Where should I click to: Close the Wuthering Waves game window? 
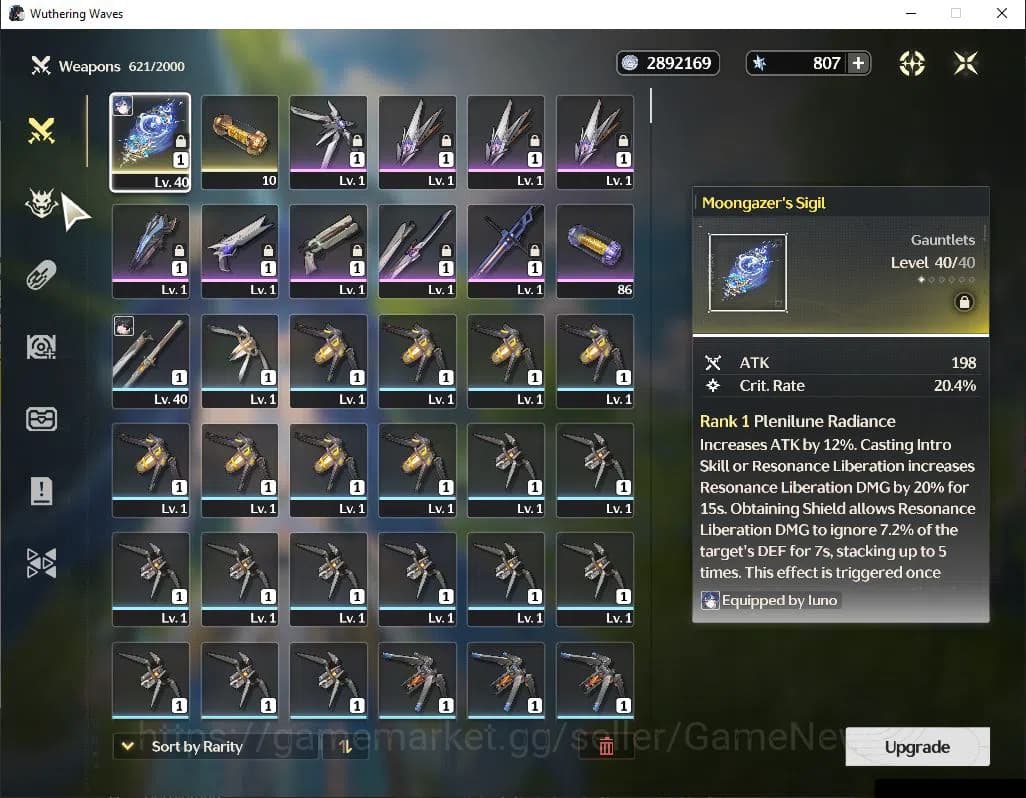click(x=1002, y=14)
